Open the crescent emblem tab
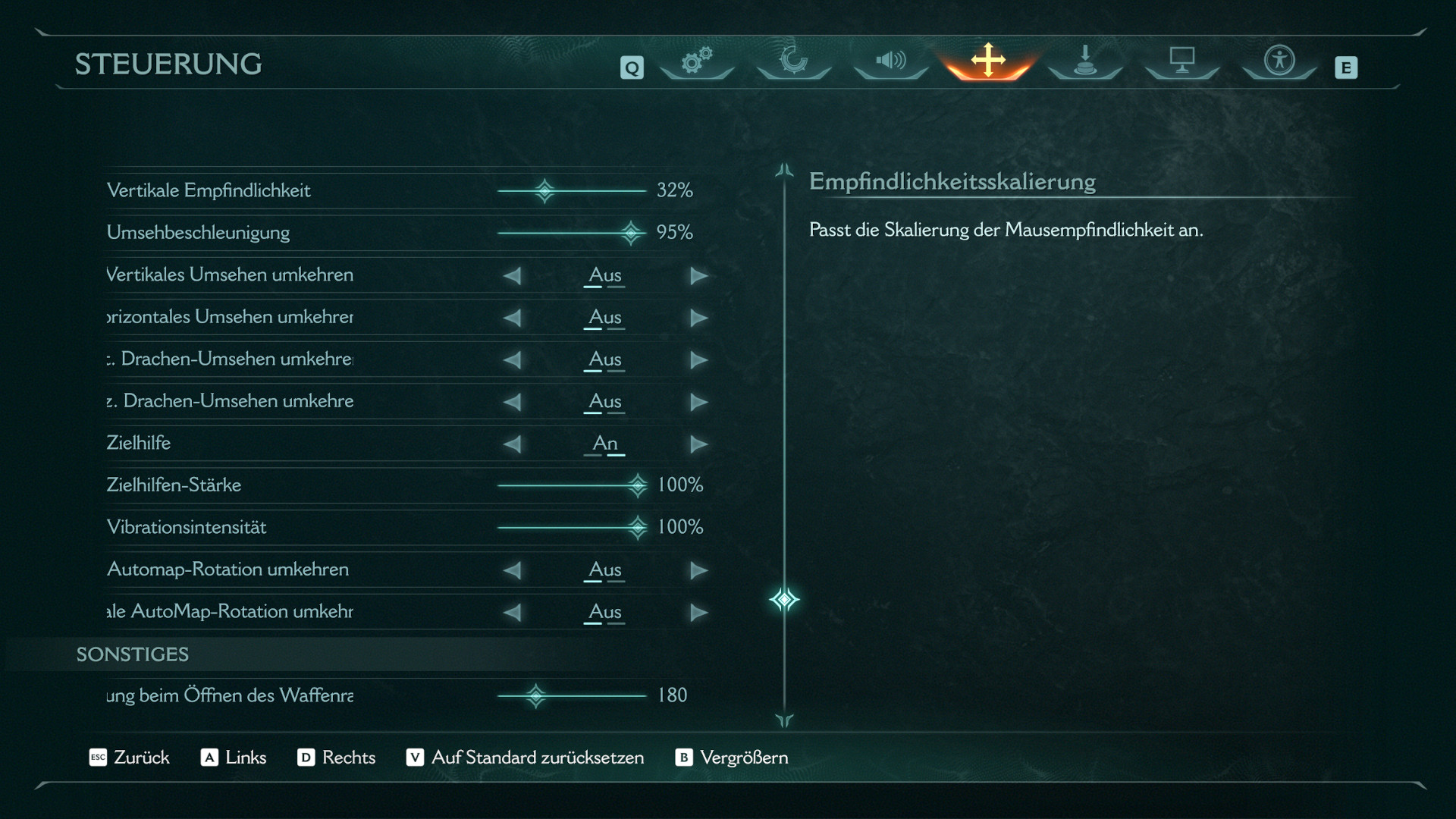The width and height of the screenshot is (1456, 819). (793, 61)
